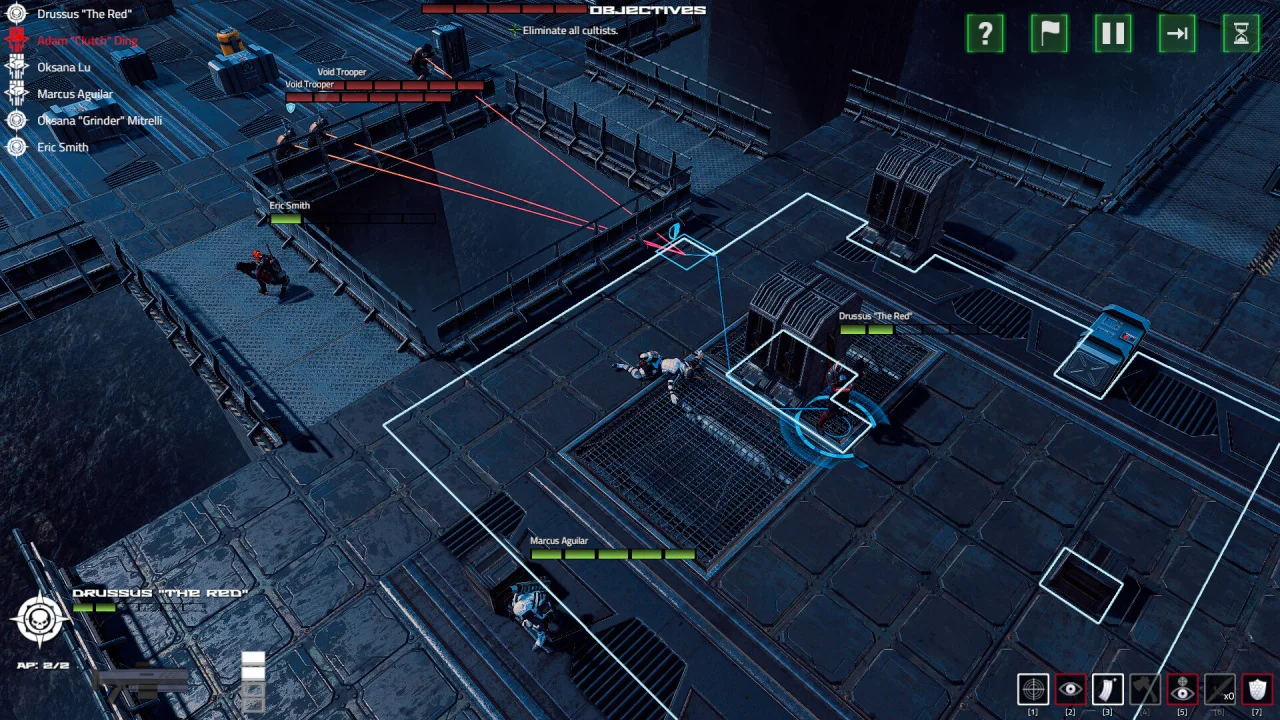
Task: Choose Eric Smith from the squad roster
Action: pyautogui.click(x=62, y=147)
